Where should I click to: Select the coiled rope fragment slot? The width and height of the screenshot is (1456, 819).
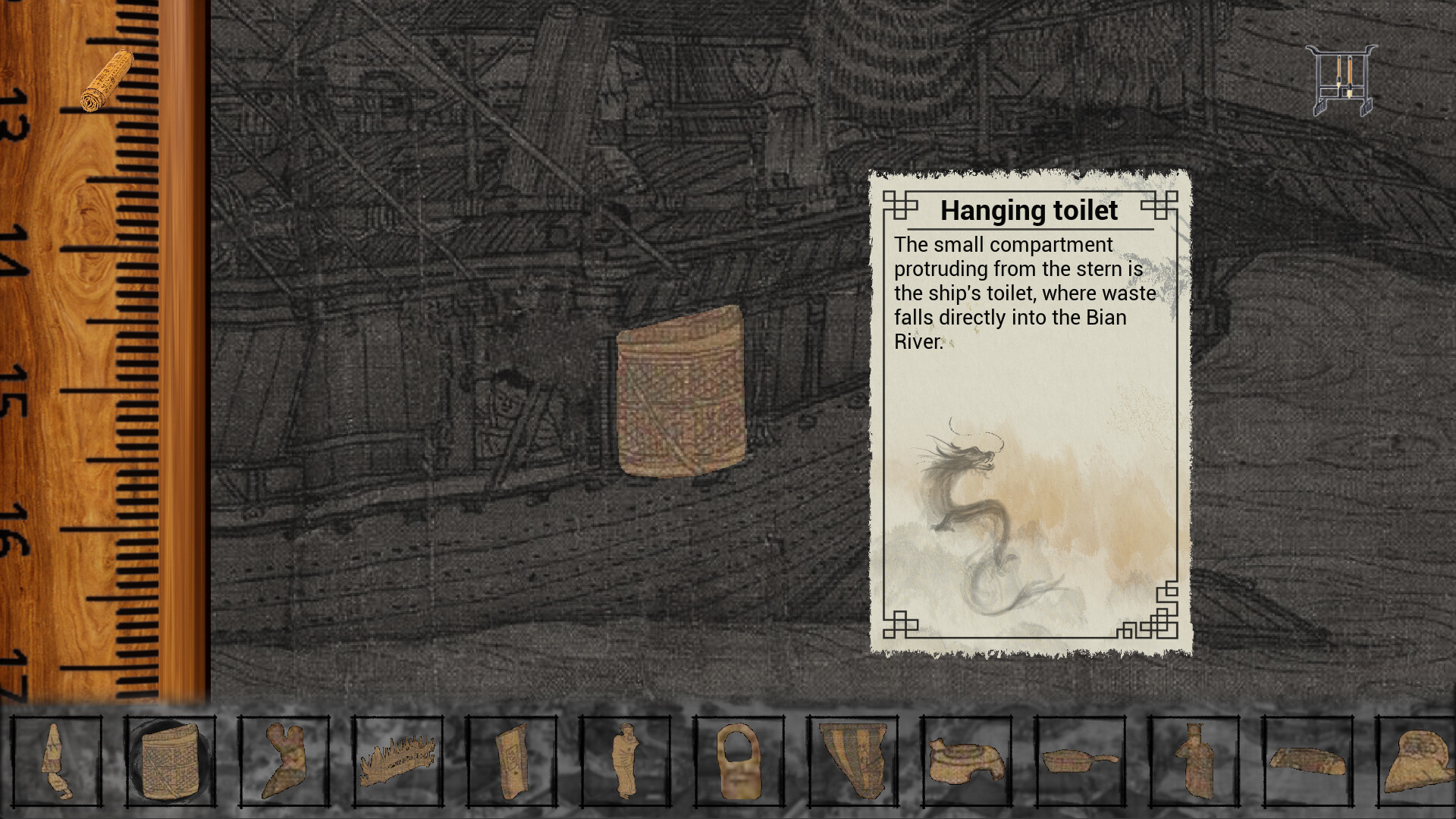click(x=966, y=761)
